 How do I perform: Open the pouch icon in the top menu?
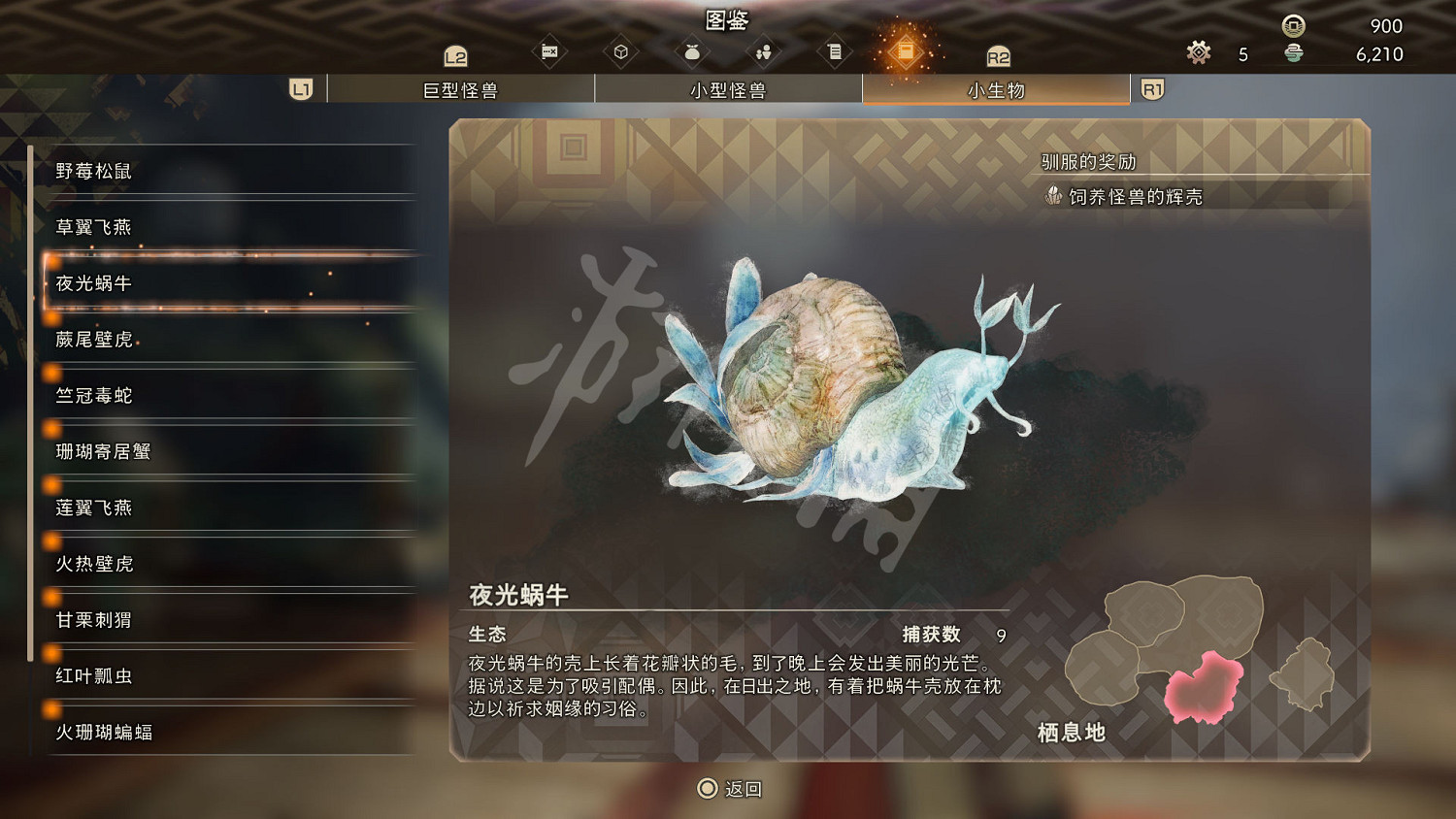click(692, 50)
